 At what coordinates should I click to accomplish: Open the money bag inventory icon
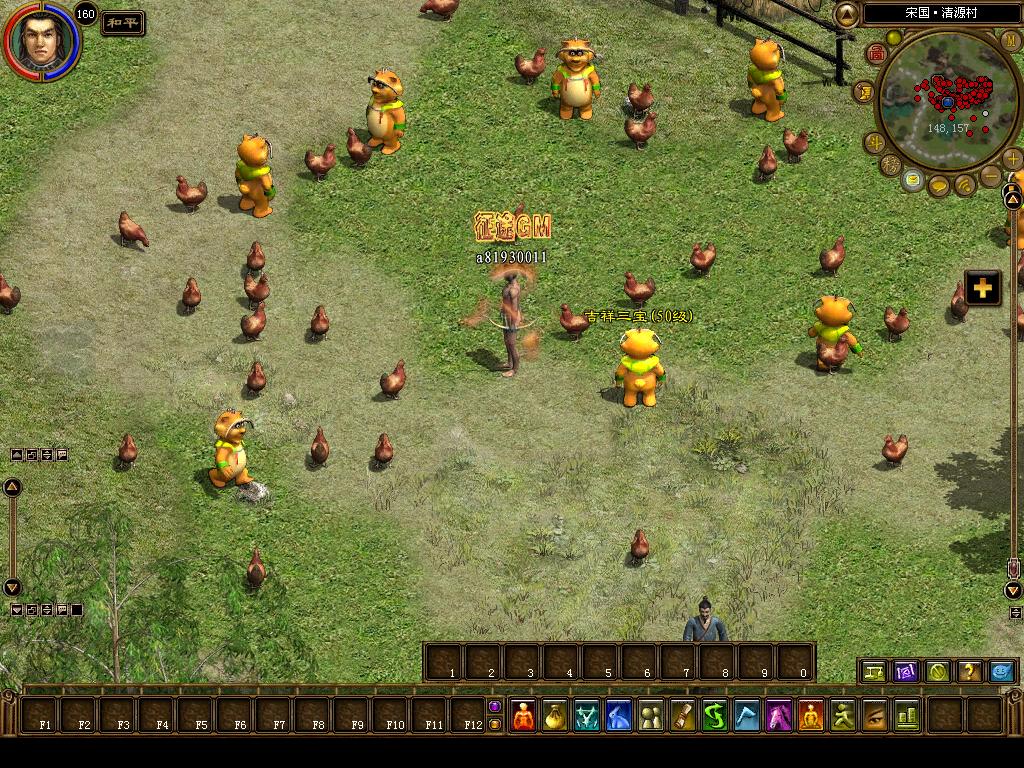(x=554, y=716)
